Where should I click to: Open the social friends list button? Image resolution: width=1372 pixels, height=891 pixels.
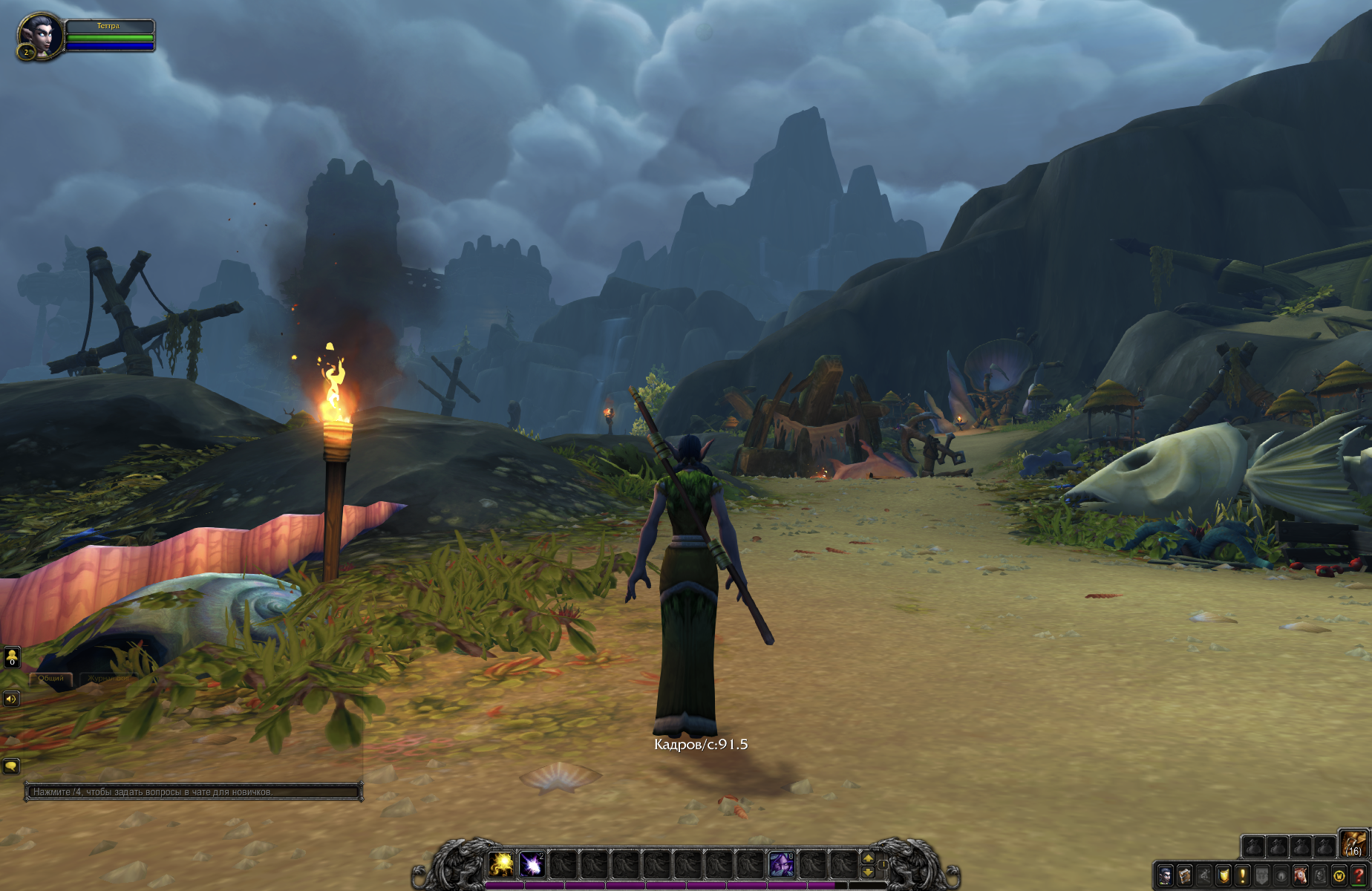tap(12, 657)
